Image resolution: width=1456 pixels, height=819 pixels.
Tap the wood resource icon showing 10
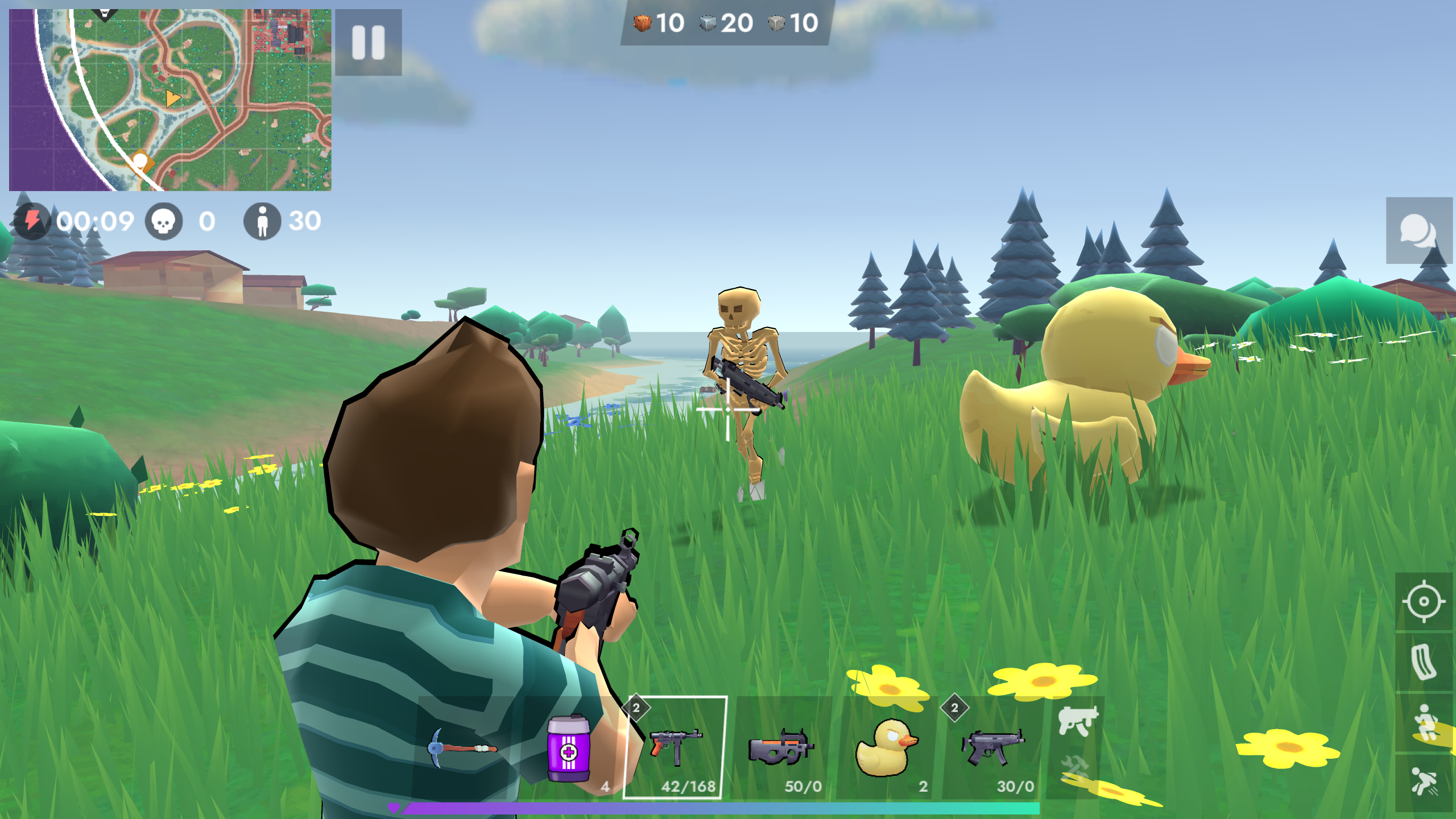click(x=642, y=24)
